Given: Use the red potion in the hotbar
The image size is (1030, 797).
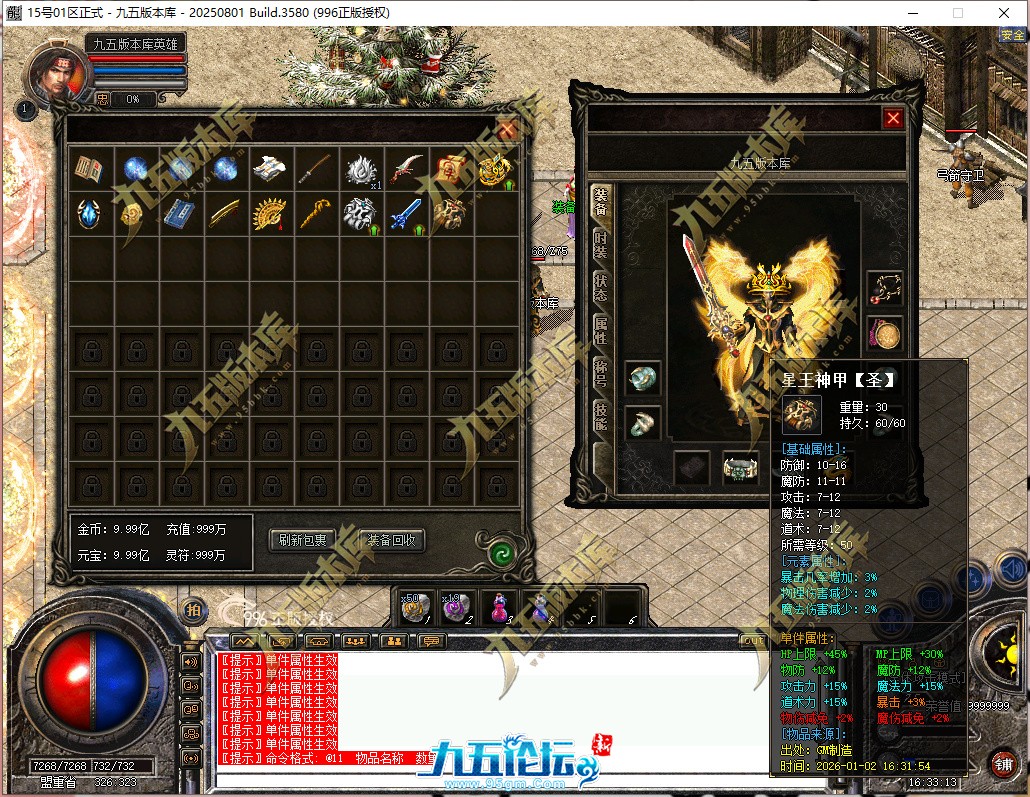Looking at the screenshot, I should [496, 606].
